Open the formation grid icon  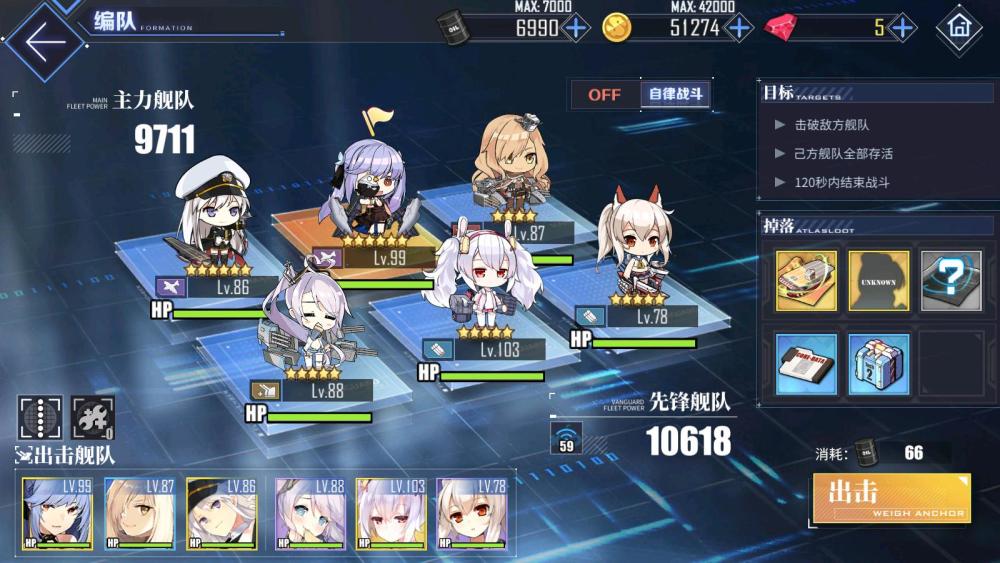40,417
